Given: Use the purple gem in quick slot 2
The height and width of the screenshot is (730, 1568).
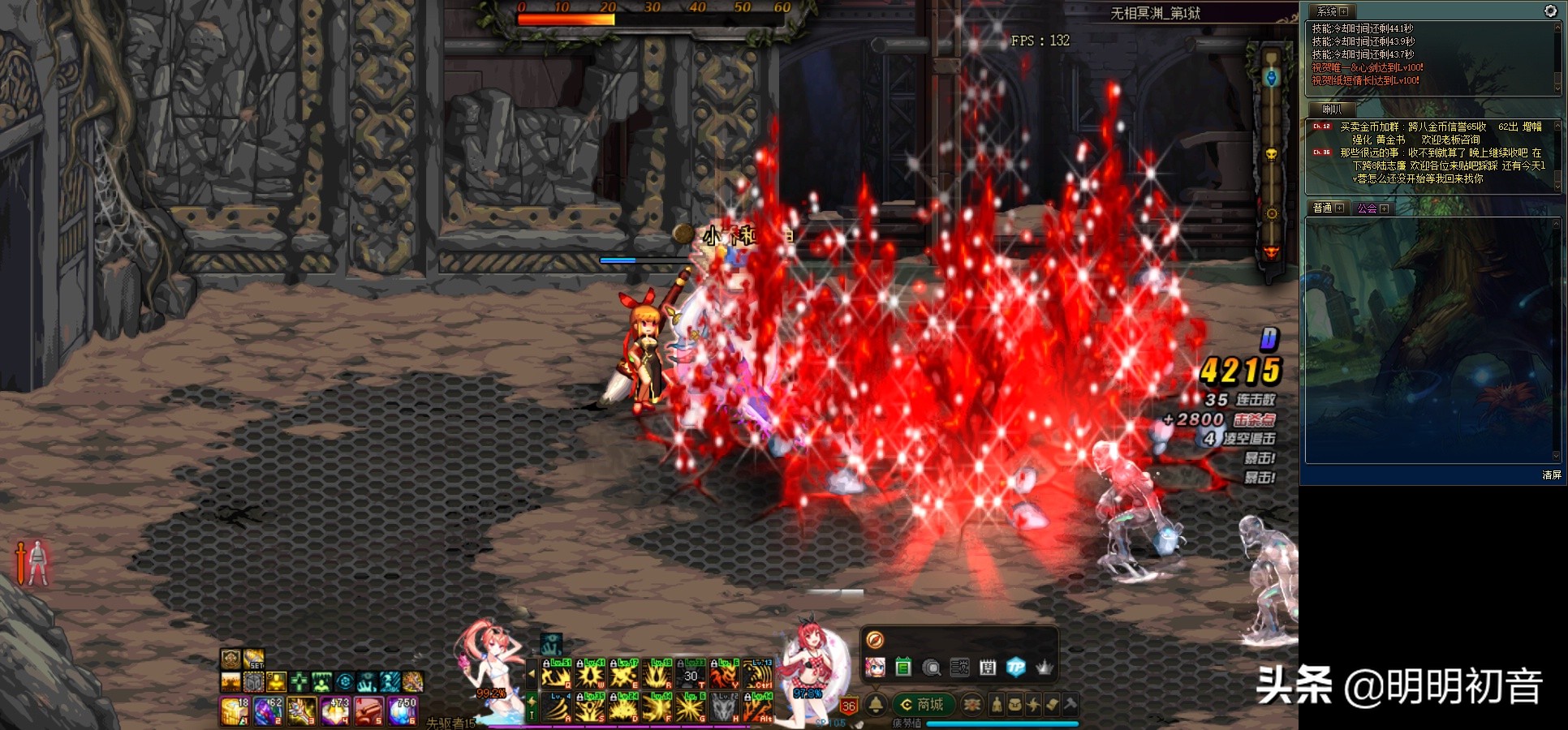Looking at the screenshot, I should (x=268, y=711).
